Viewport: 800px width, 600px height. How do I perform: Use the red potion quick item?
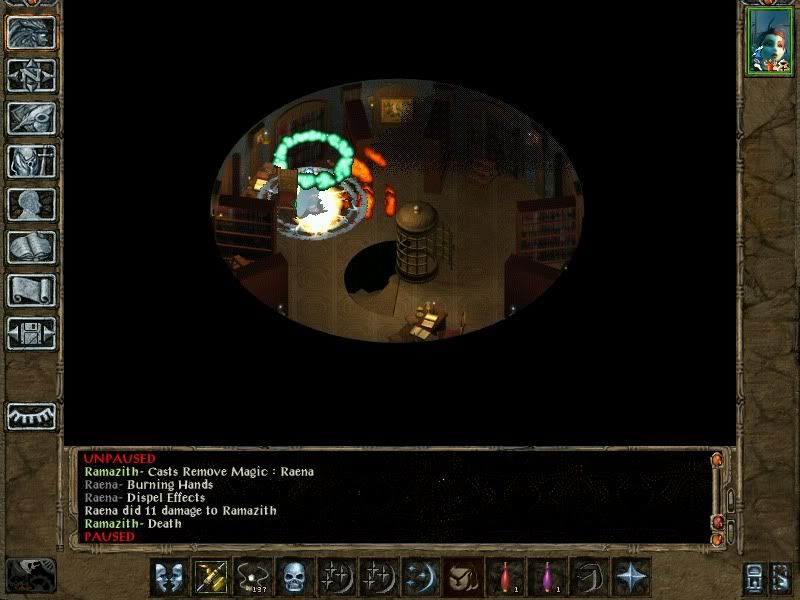click(505, 577)
